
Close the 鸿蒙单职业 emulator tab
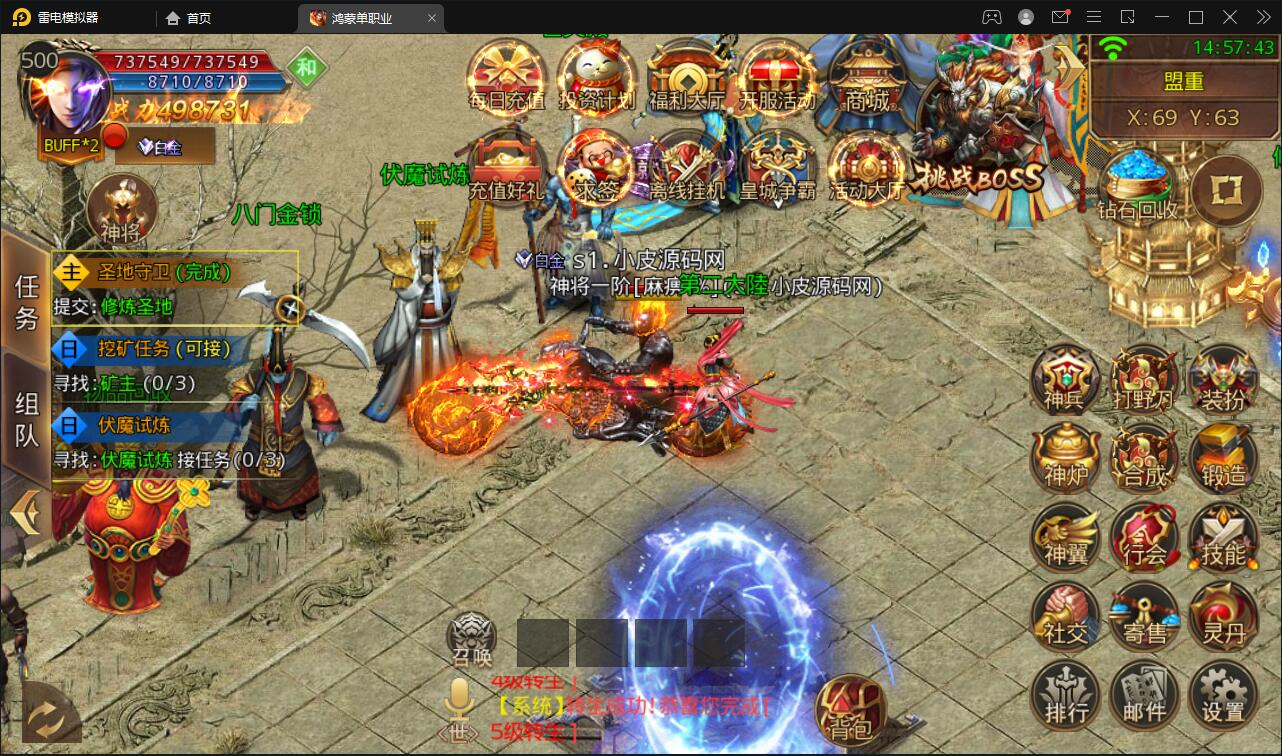tap(432, 18)
